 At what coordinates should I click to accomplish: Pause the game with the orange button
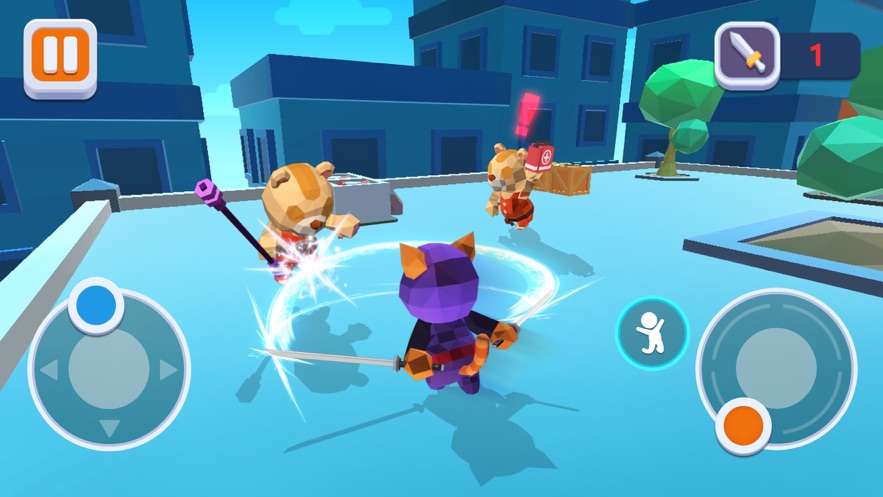click(60, 57)
